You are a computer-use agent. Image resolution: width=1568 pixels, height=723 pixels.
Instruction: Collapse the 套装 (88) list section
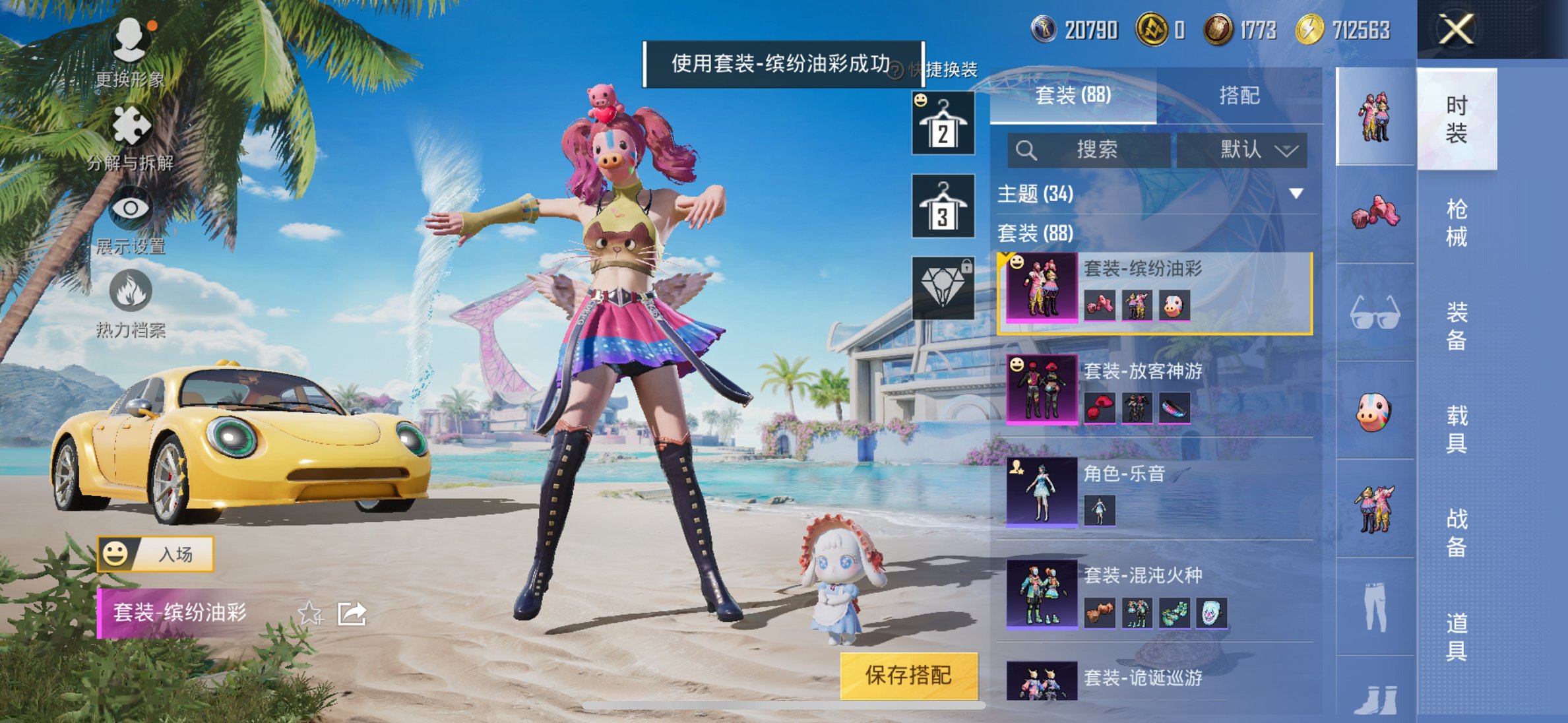(1036, 234)
